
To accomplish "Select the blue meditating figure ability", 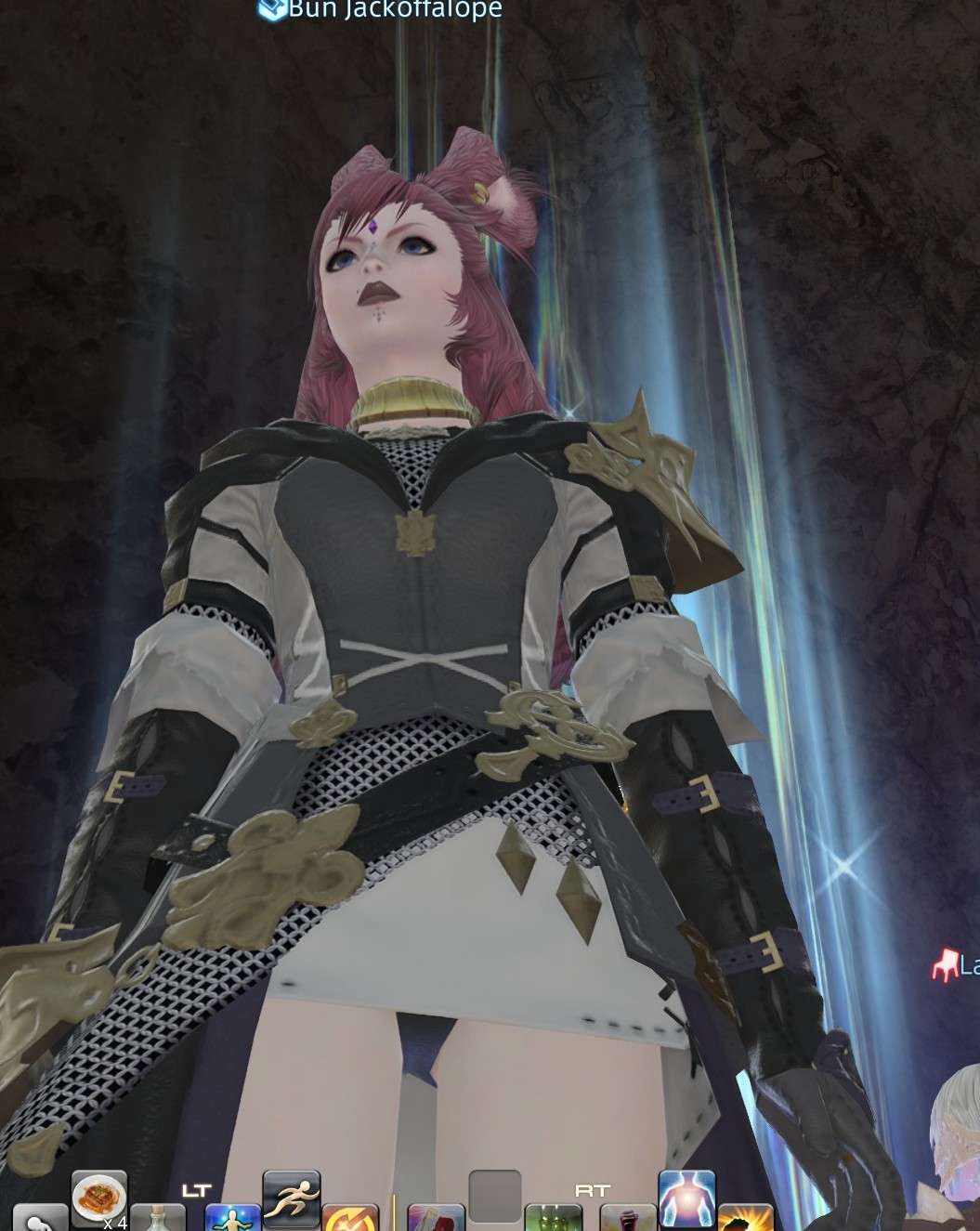I will click(x=231, y=1218).
